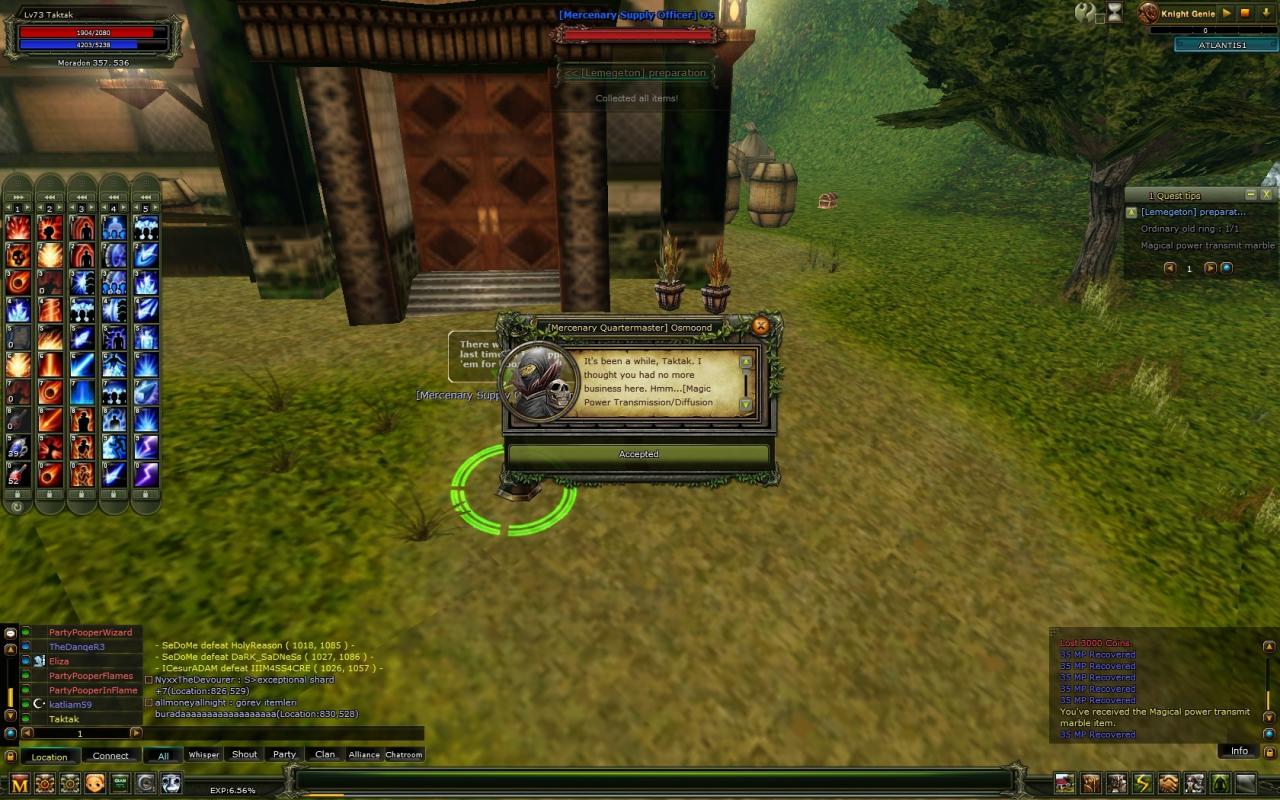Select TheDanqeR3 in the player list
This screenshot has width=1280, height=800.
pos(77,647)
